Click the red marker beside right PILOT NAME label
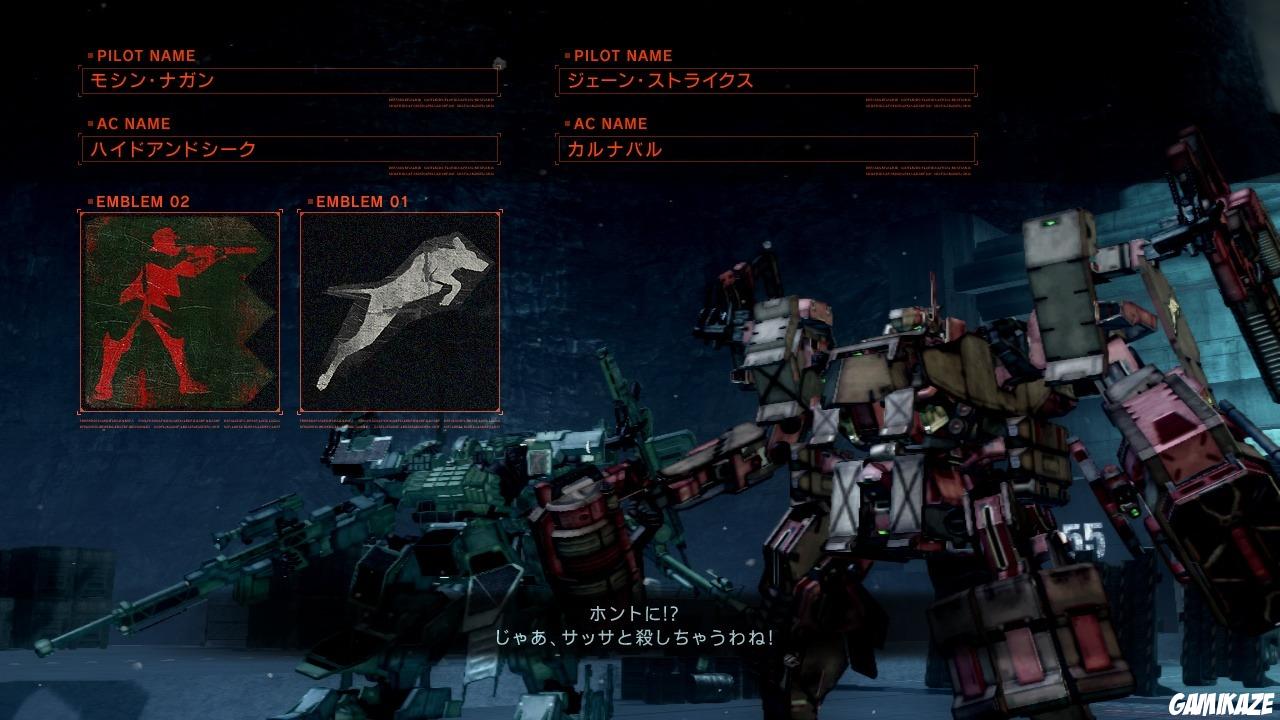Image resolution: width=1280 pixels, height=720 pixels. coord(566,56)
